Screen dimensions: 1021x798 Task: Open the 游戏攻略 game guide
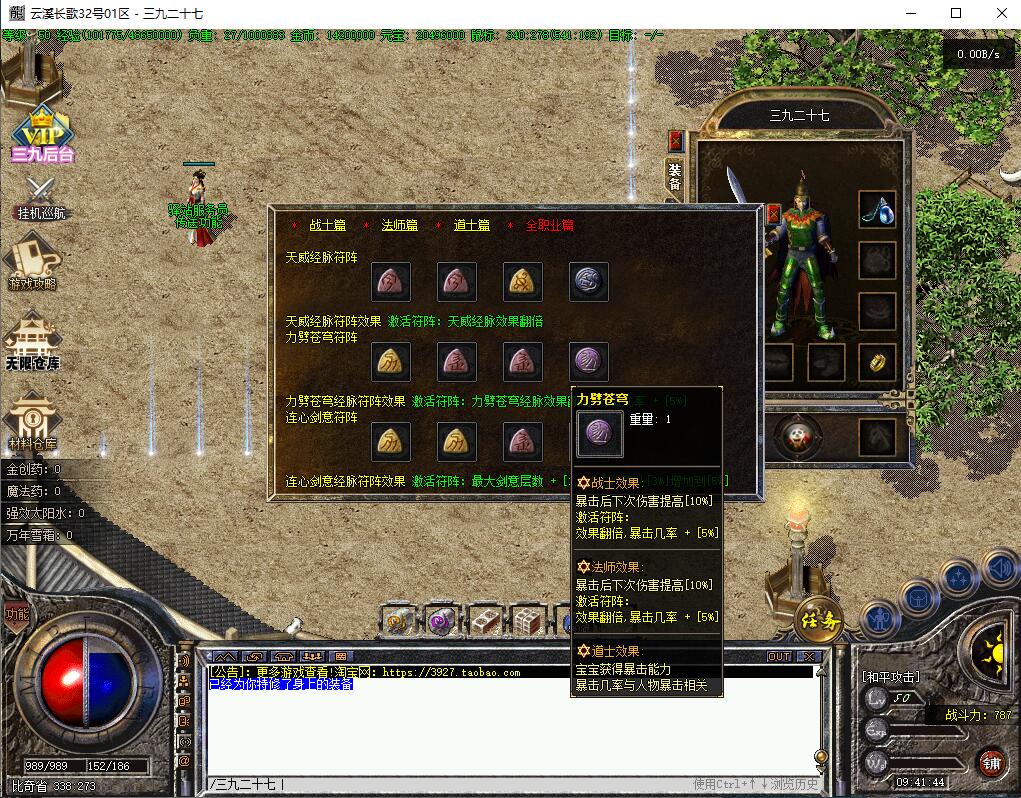[33, 264]
